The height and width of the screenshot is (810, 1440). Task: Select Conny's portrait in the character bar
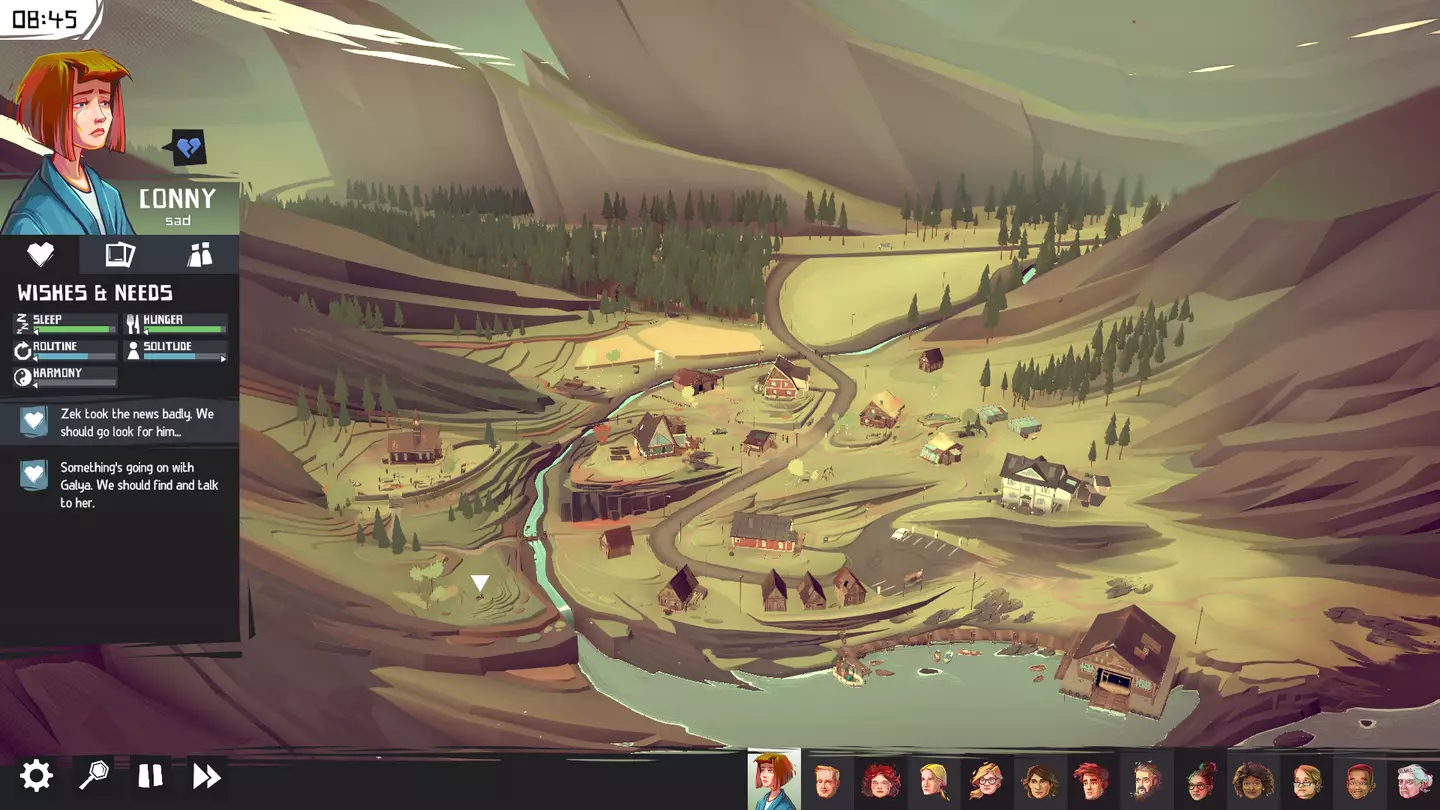(773, 780)
